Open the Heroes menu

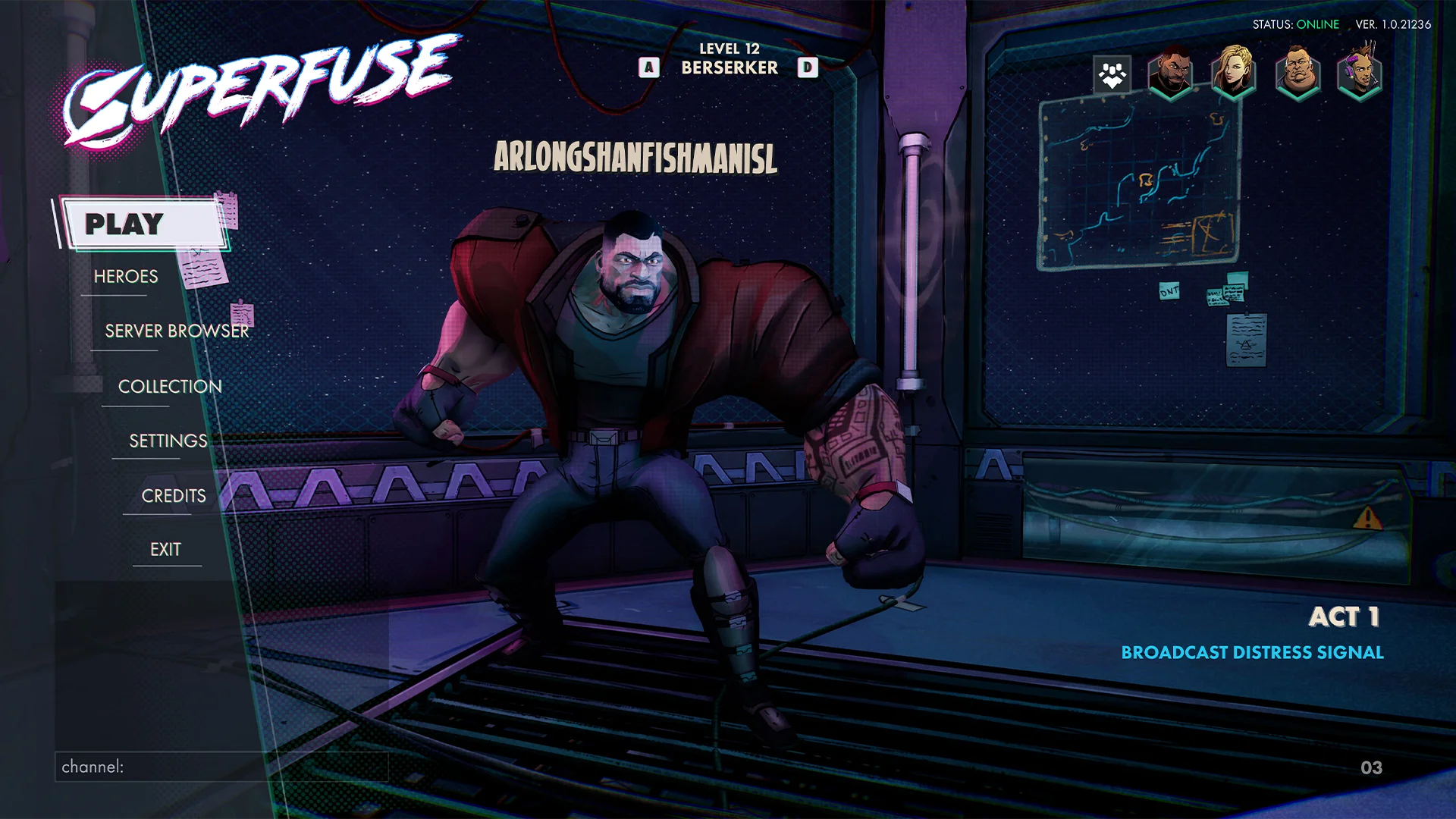click(126, 276)
